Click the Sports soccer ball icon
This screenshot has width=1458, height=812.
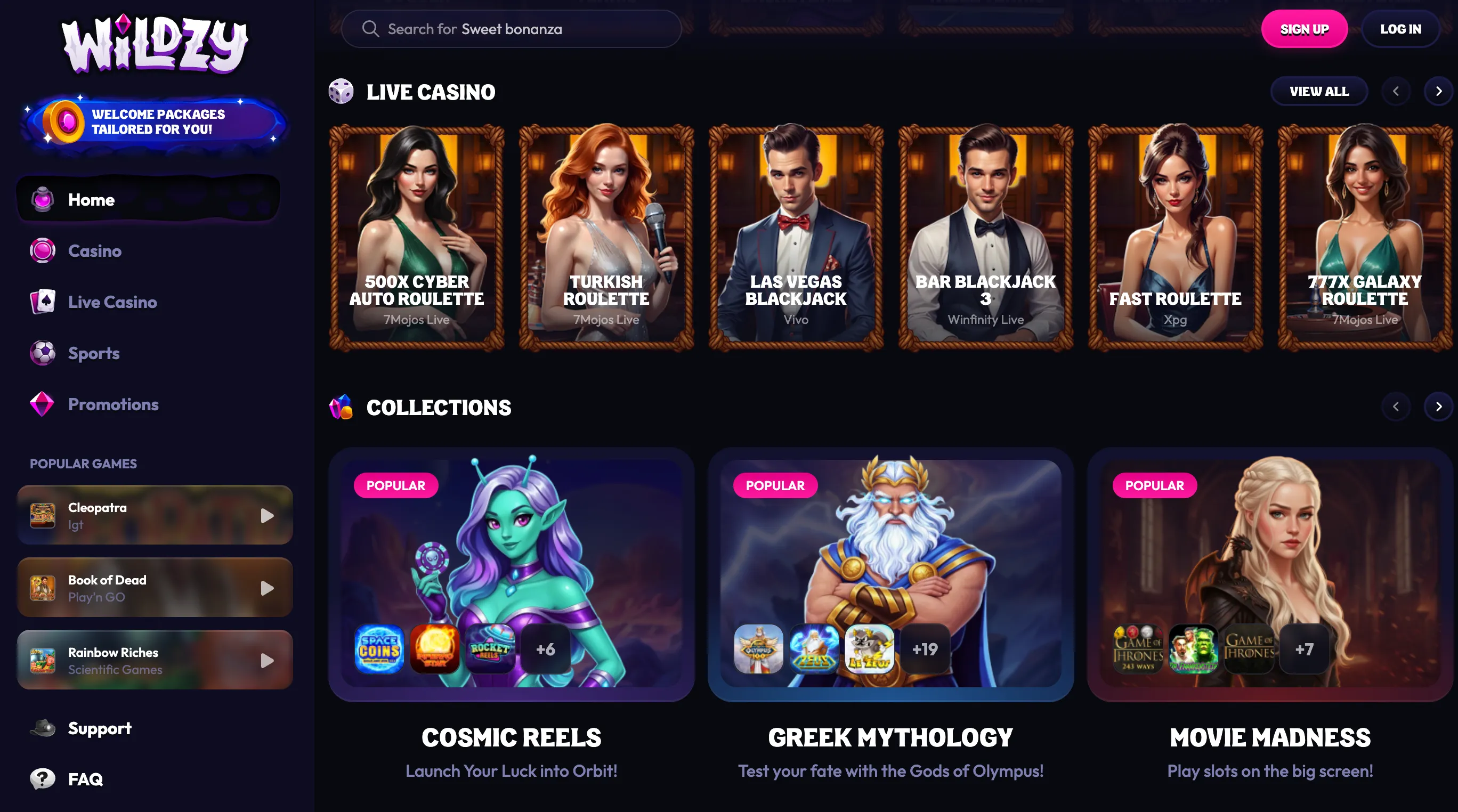click(x=42, y=353)
